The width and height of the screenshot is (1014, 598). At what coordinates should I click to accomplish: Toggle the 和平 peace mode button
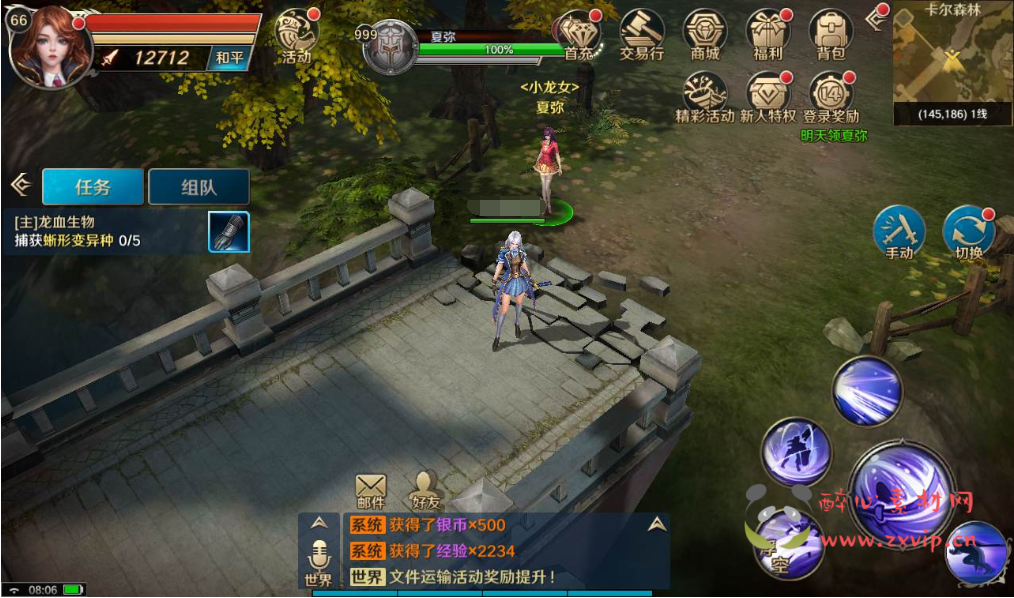click(x=230, y=58)
